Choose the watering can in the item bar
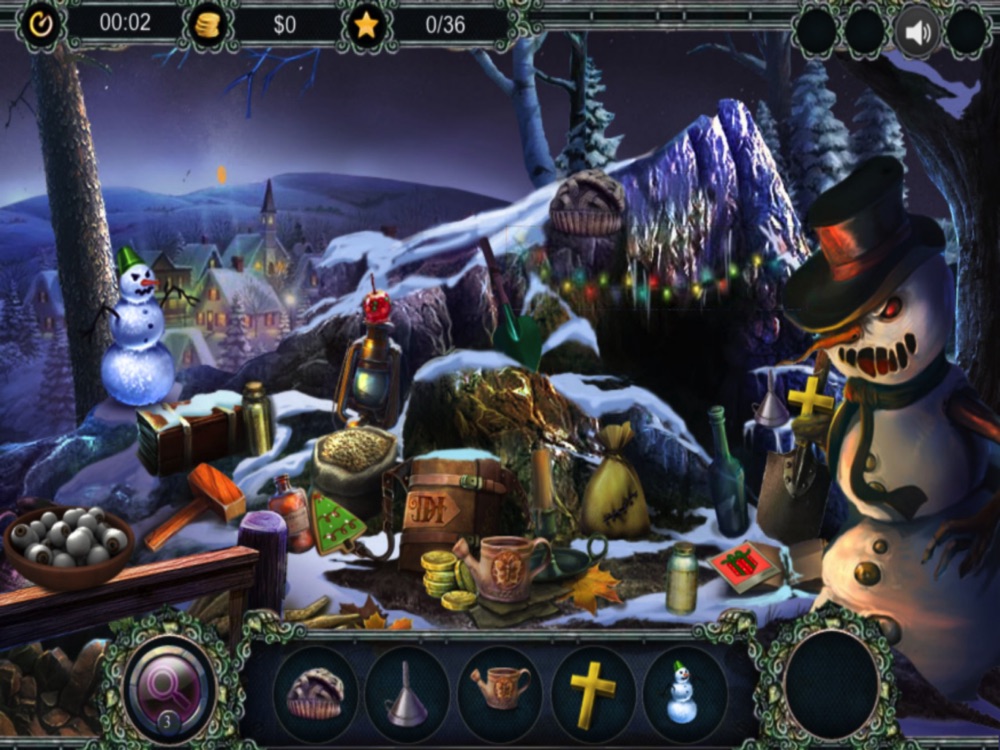1000x750 pixels. tap(499, 690)
